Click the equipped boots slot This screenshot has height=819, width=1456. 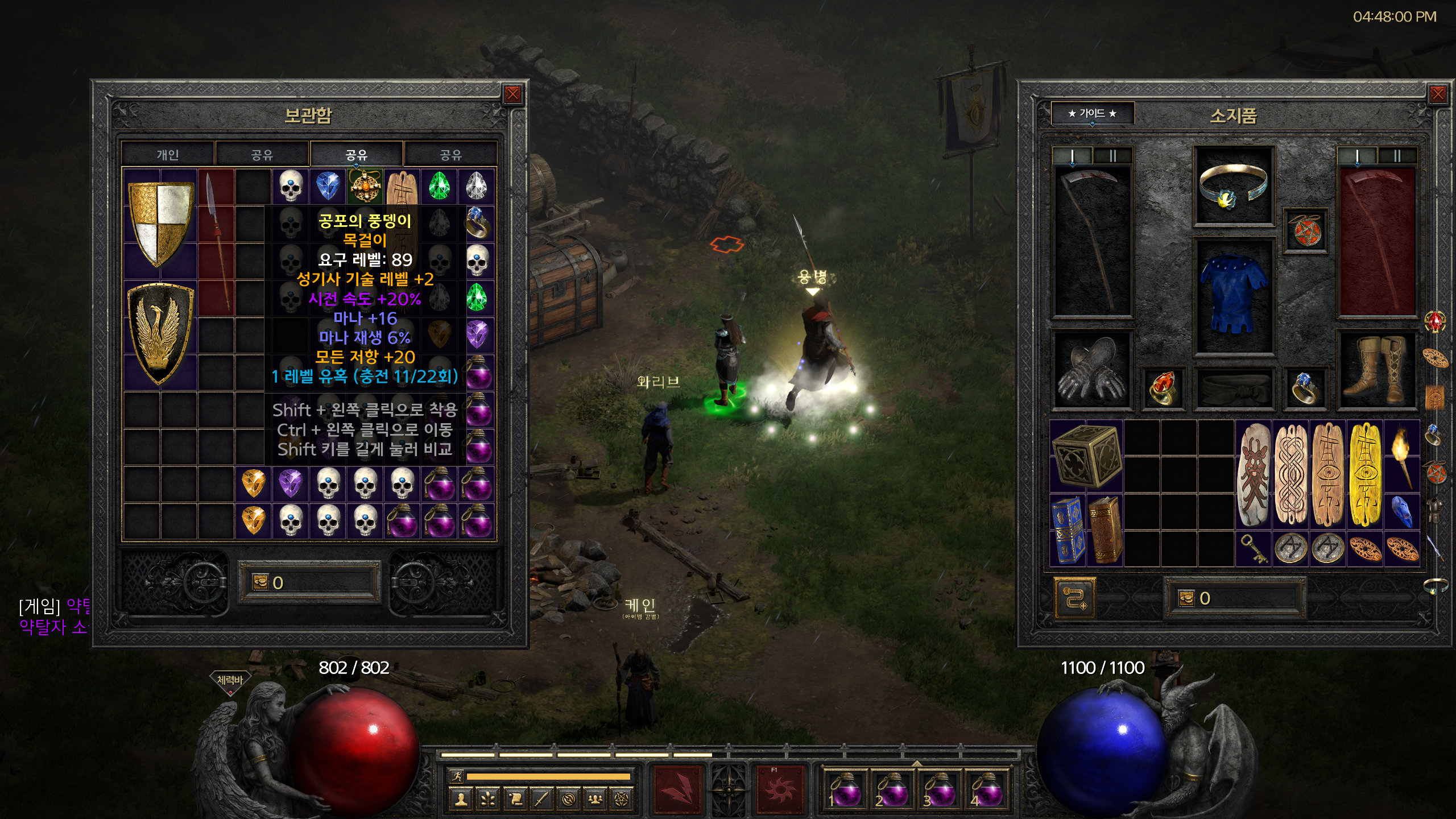click(x=1376, y=369)
